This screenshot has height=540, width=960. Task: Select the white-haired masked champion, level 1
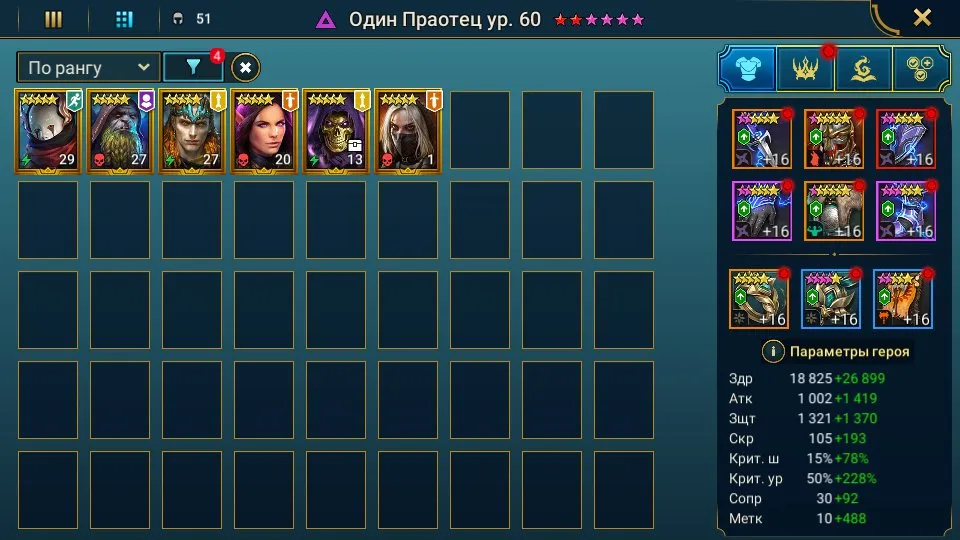click(409, 131)
